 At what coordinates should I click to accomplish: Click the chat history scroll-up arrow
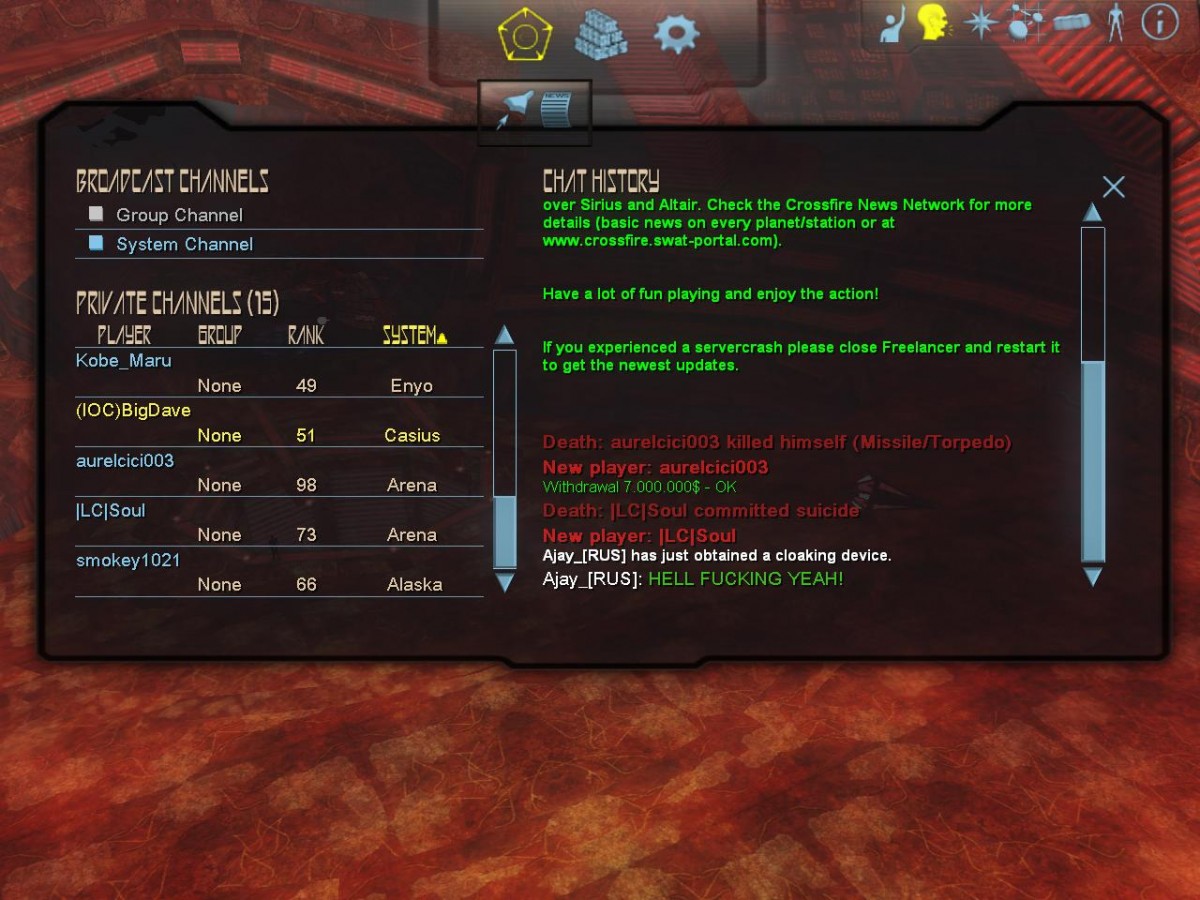(1092, 212)
